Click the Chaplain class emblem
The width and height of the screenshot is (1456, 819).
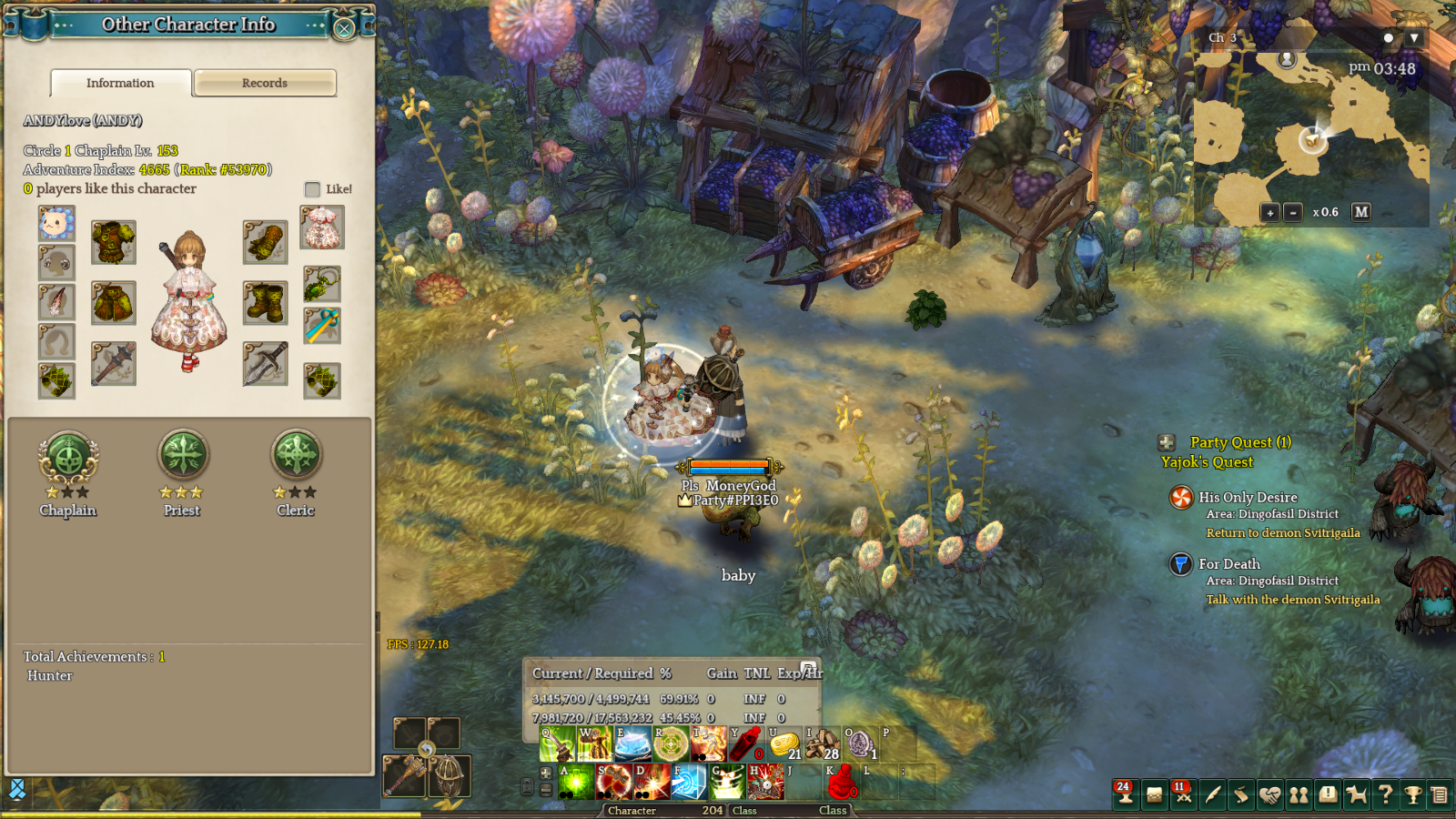pos(68,456)
